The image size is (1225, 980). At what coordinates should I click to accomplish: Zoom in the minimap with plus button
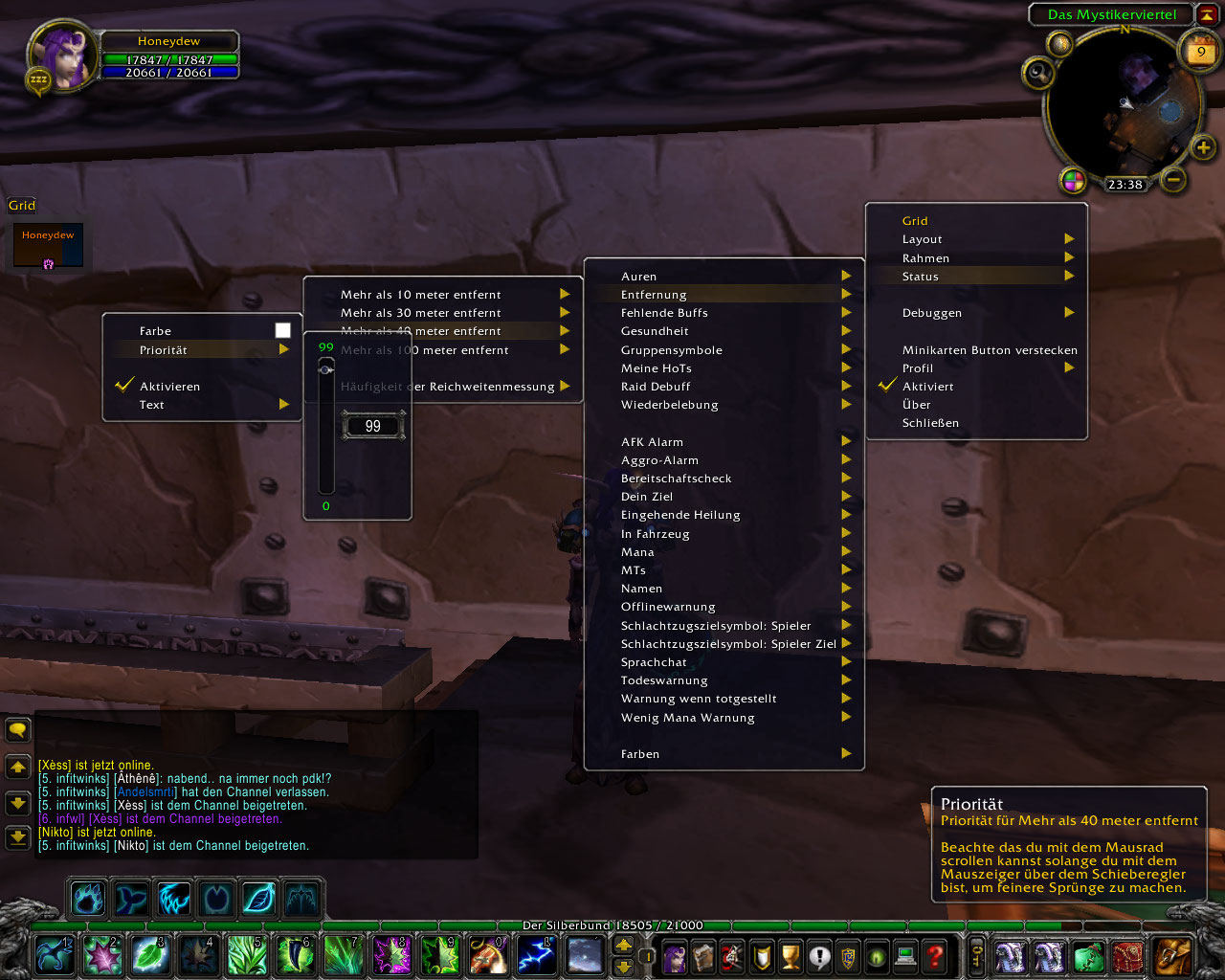[1203, 147]
